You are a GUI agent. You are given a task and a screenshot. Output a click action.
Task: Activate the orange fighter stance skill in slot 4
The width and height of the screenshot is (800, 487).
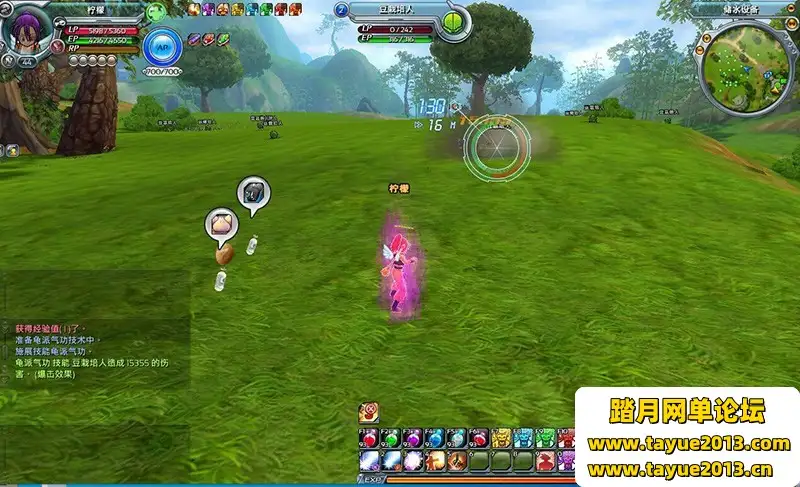pos(434,461)
